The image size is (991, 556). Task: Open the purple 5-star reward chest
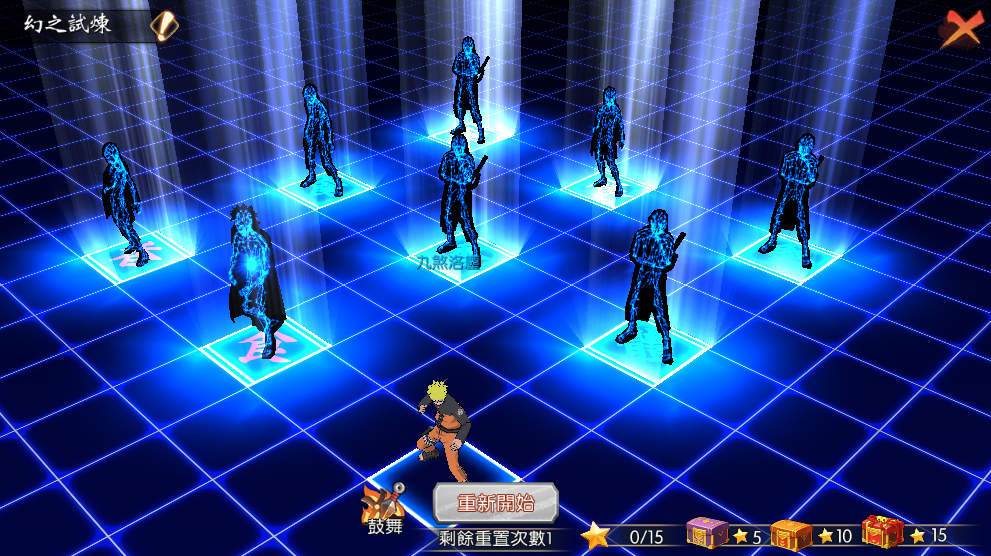pos(707,534)
